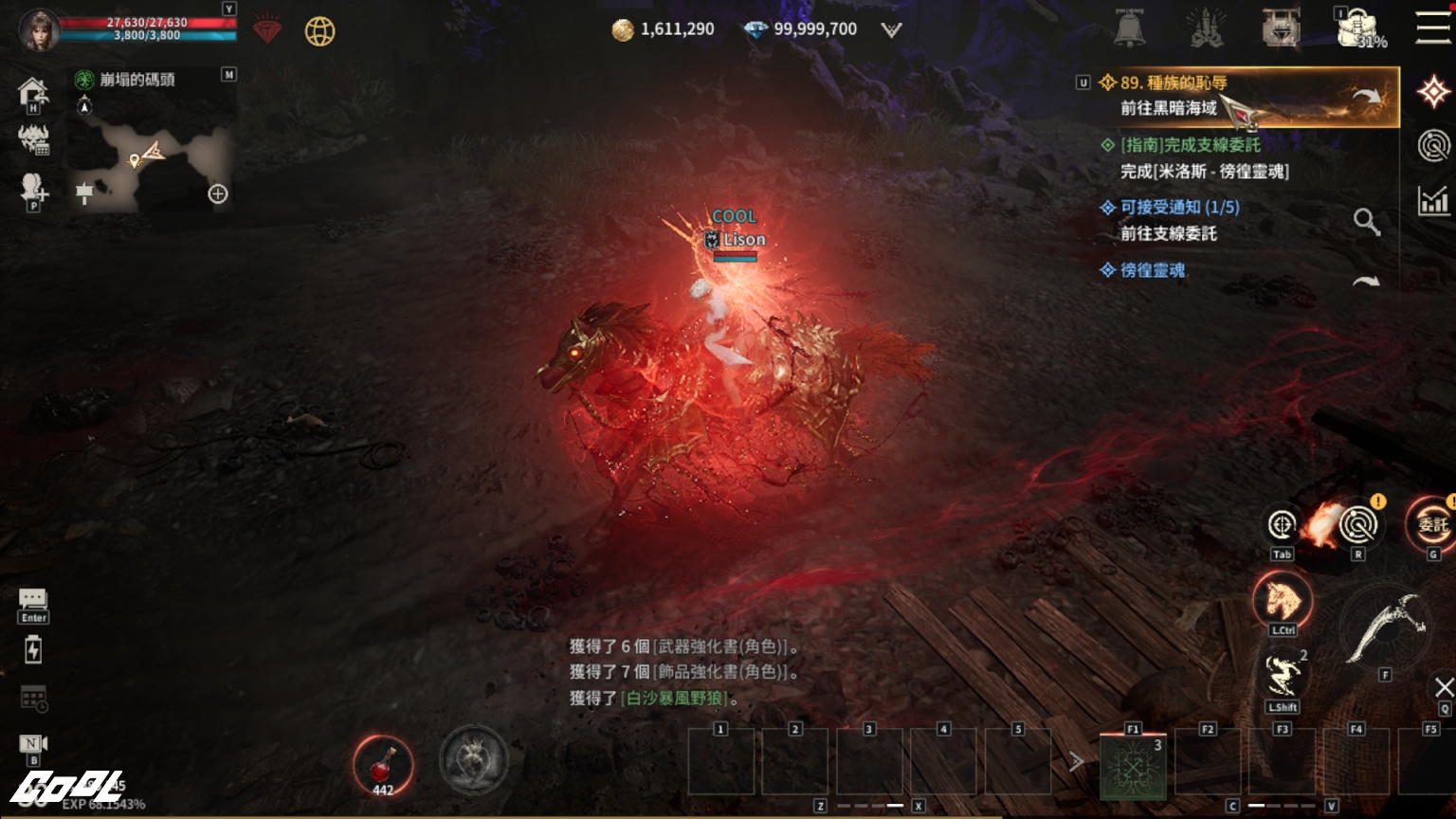Open the hamburger main menu
This screenshot has width=1456, height=819.
pyautogui.click(x=1433, y=27)
